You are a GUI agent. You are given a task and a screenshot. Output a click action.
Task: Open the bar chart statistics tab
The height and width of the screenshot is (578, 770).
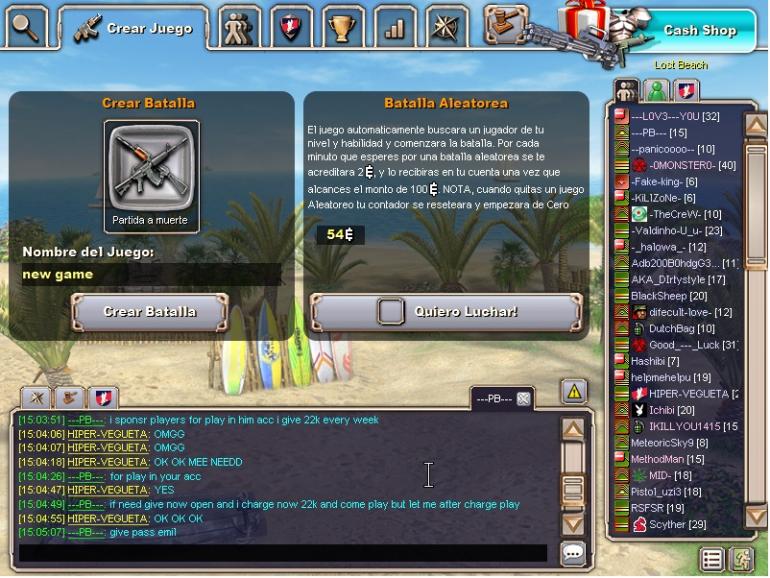tap(395, 27)
